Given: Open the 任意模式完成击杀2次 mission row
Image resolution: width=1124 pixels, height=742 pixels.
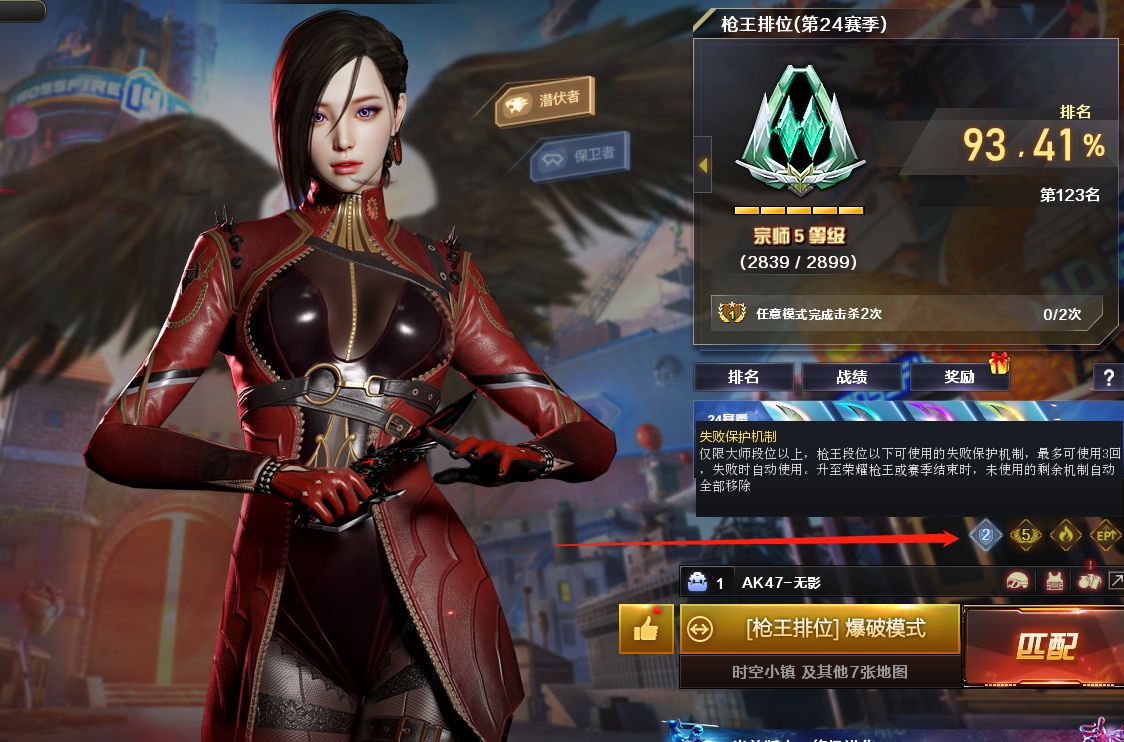Looking at the screenshot, I should [906, 314].
